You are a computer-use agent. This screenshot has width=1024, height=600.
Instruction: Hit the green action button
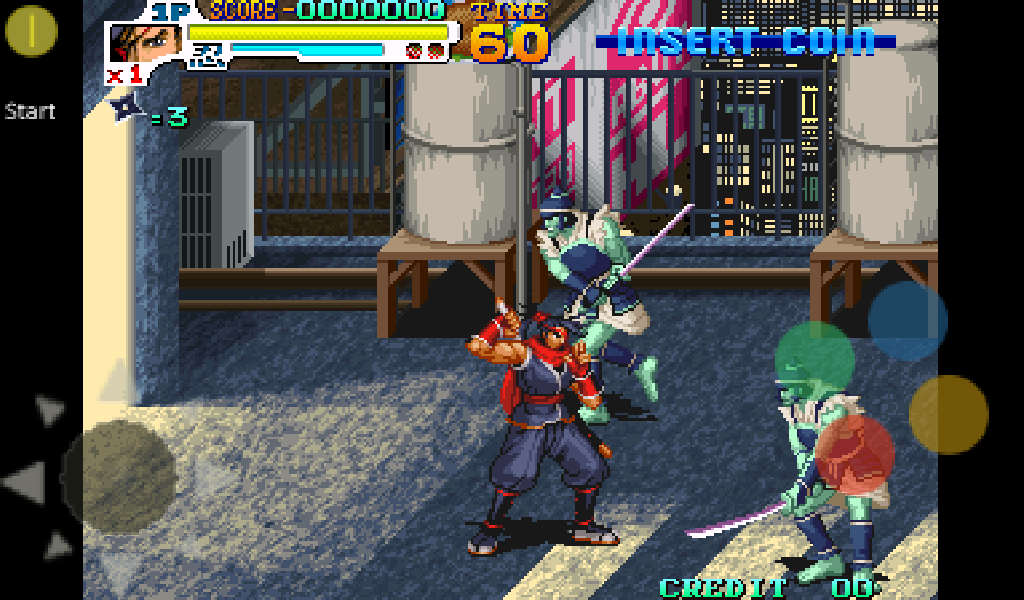coord(815,360)
